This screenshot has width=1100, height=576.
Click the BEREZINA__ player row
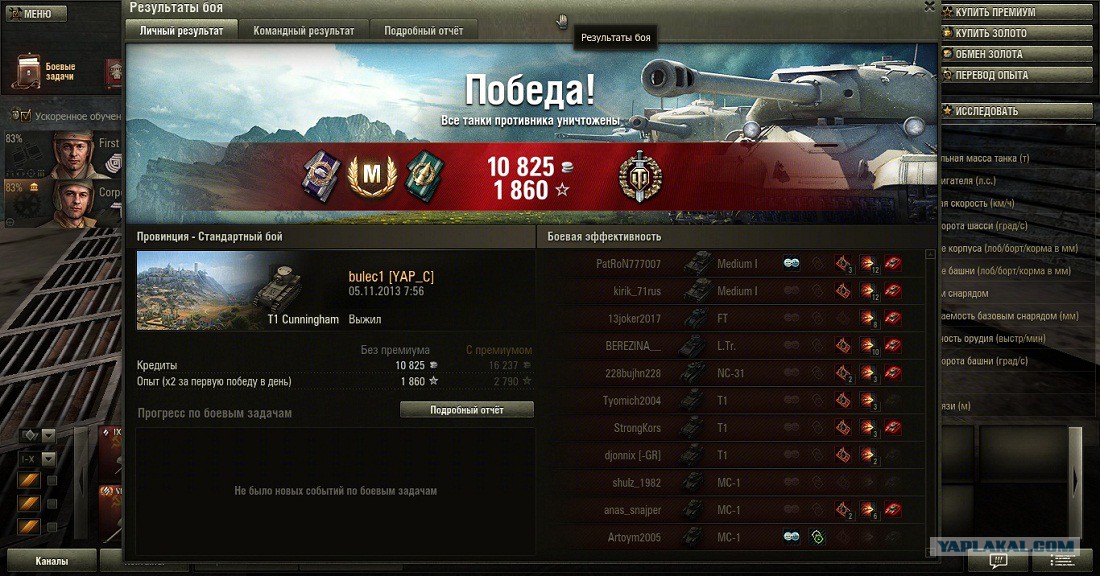730,346
